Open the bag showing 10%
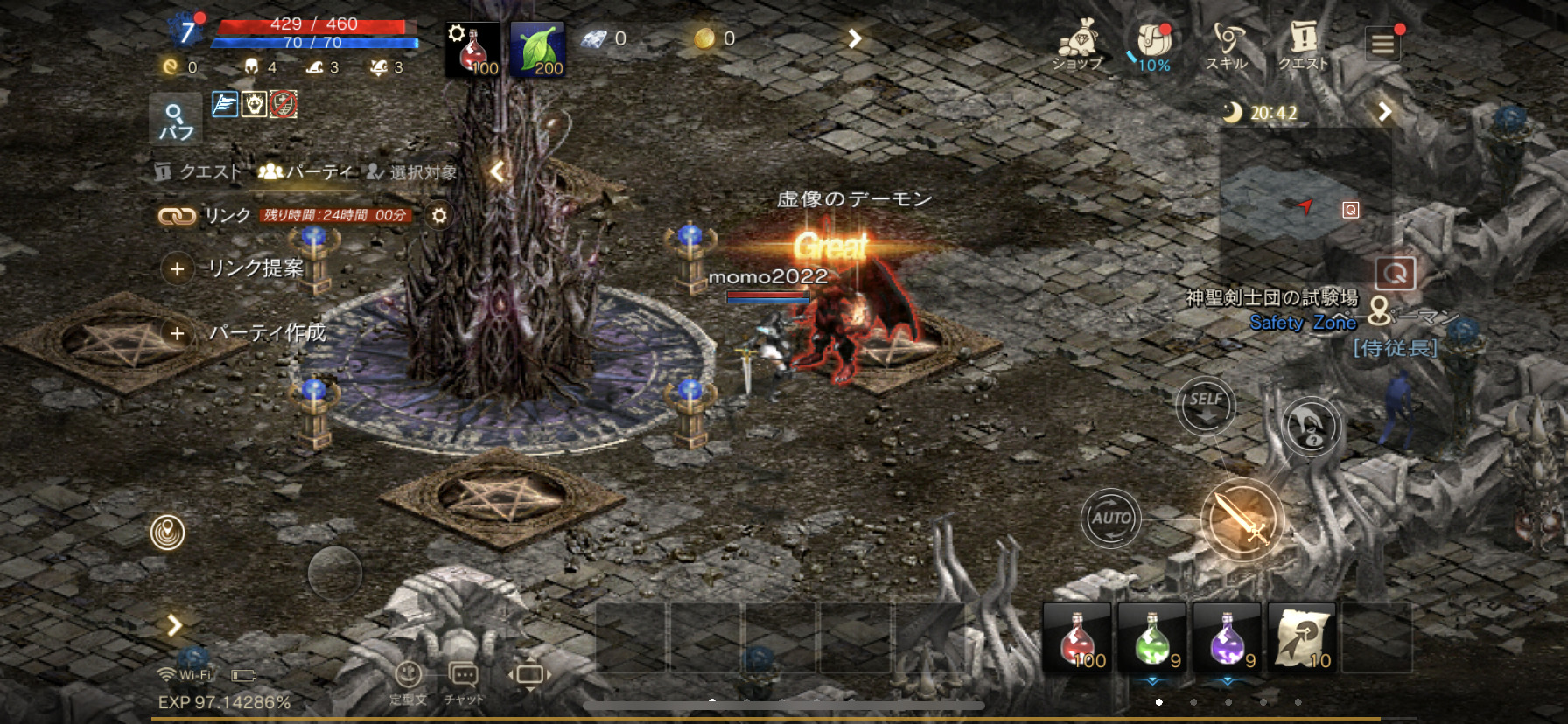This screenshot has height=724, width=1568. [x=1153, y=44]
